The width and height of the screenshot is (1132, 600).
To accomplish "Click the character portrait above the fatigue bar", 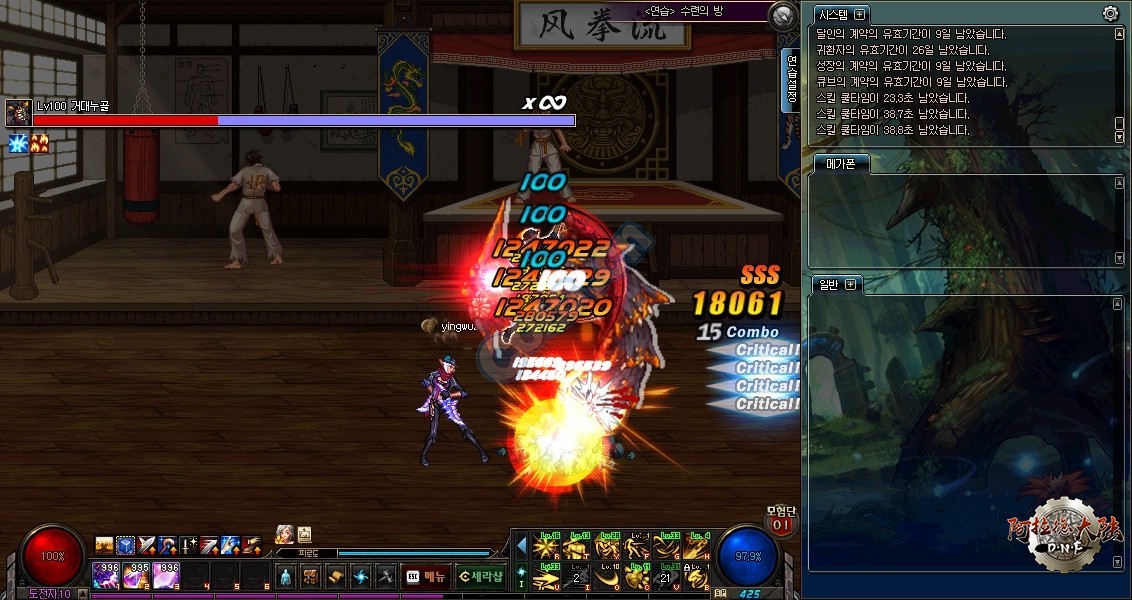I will tap(284, 534).
